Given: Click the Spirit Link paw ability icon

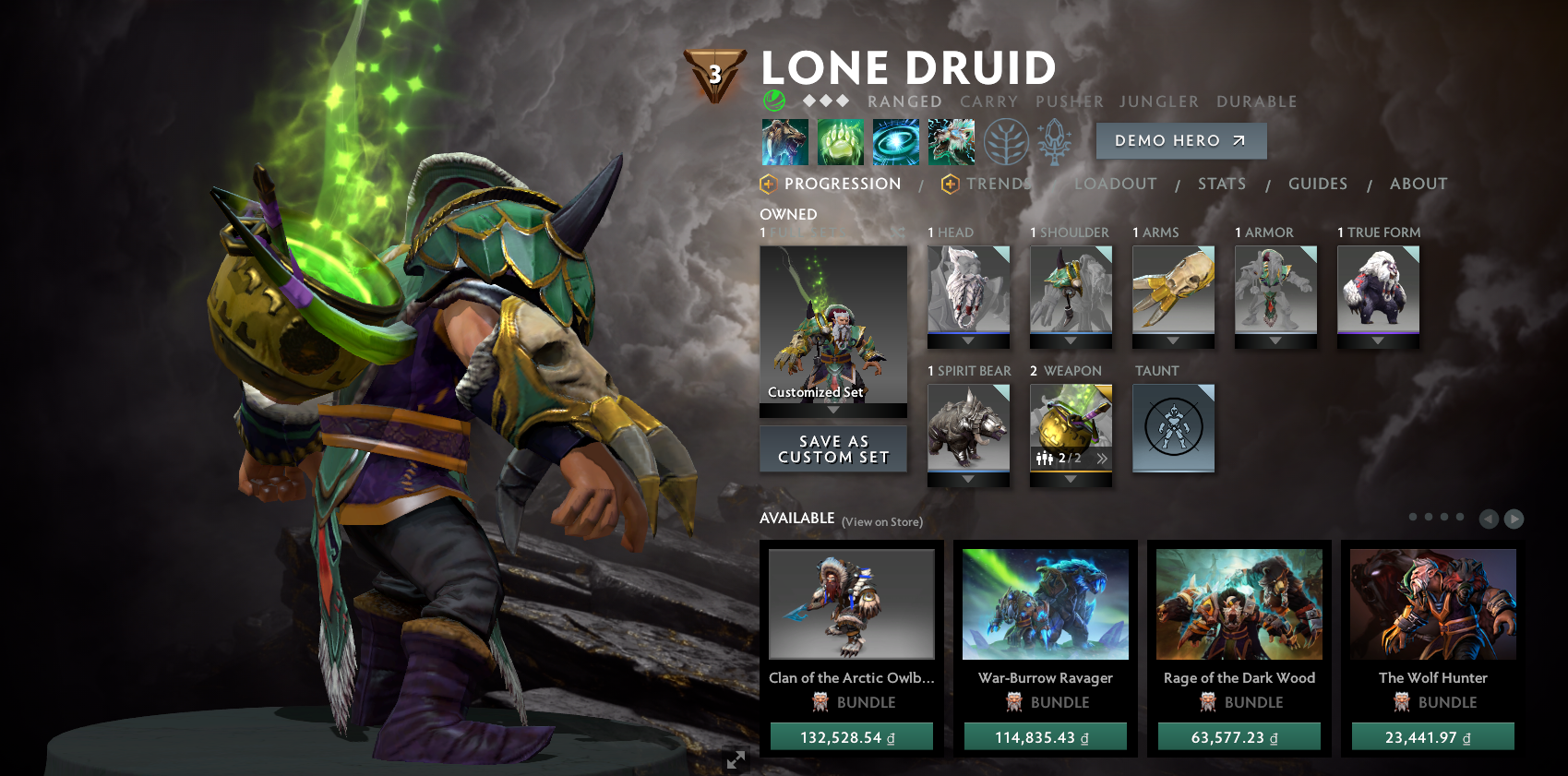Looking at the screenshot, I should [x=841, y=141].
